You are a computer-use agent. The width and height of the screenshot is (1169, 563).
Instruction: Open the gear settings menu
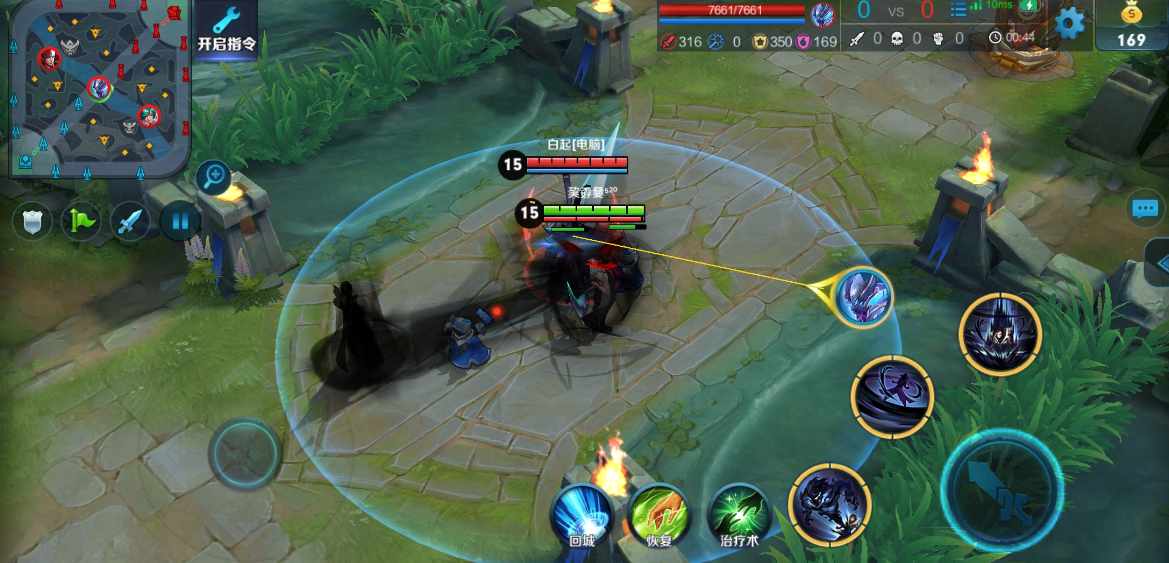pyautogui.click(x=1070, y=22)
